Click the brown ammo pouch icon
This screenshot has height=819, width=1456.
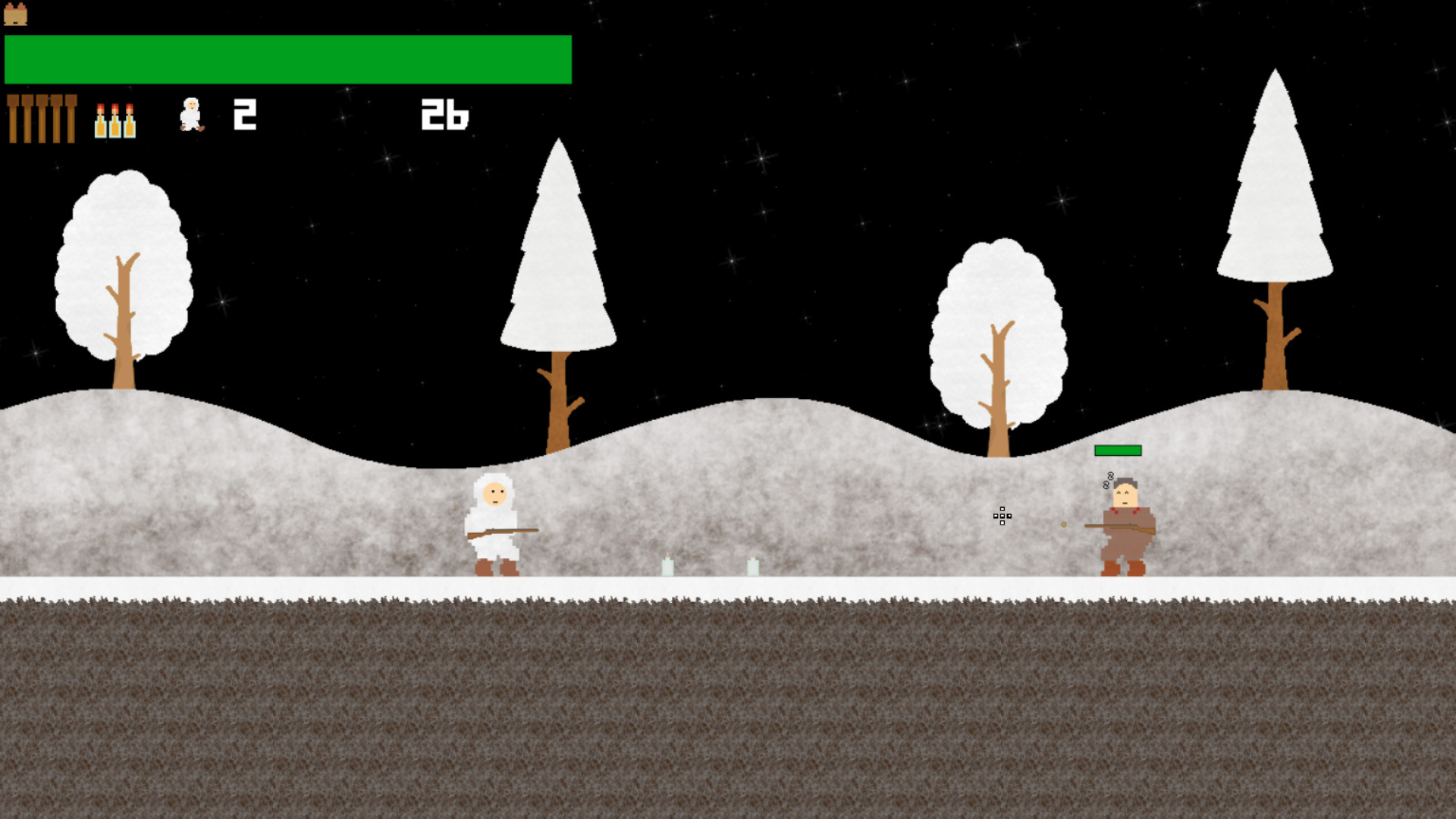15,14
